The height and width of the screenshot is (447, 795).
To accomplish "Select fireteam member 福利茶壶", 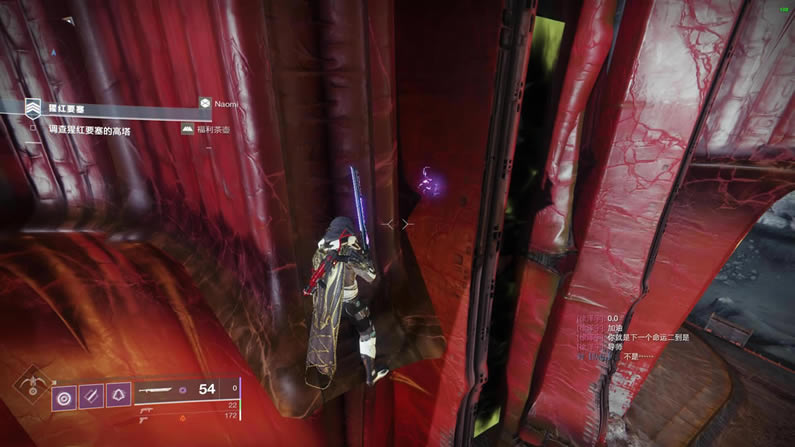I will point(215,130).
